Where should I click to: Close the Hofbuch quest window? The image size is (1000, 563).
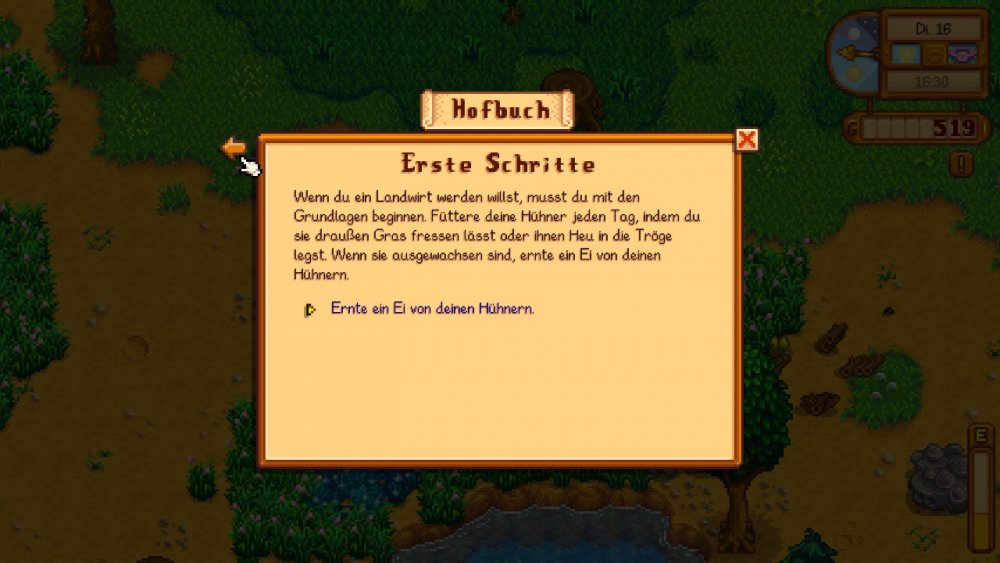click(746, 140)
